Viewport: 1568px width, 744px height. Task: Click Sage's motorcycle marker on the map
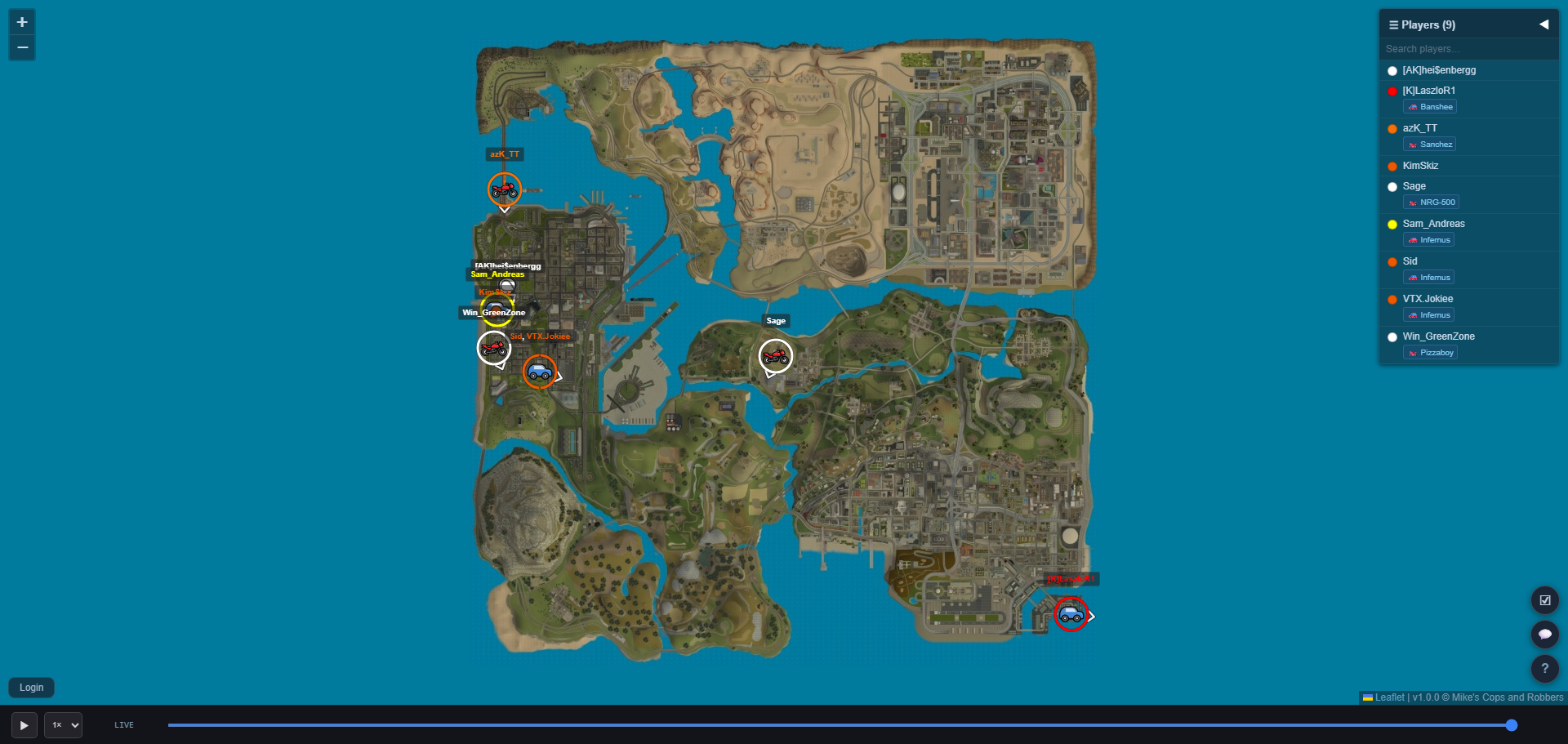[775, 356]
